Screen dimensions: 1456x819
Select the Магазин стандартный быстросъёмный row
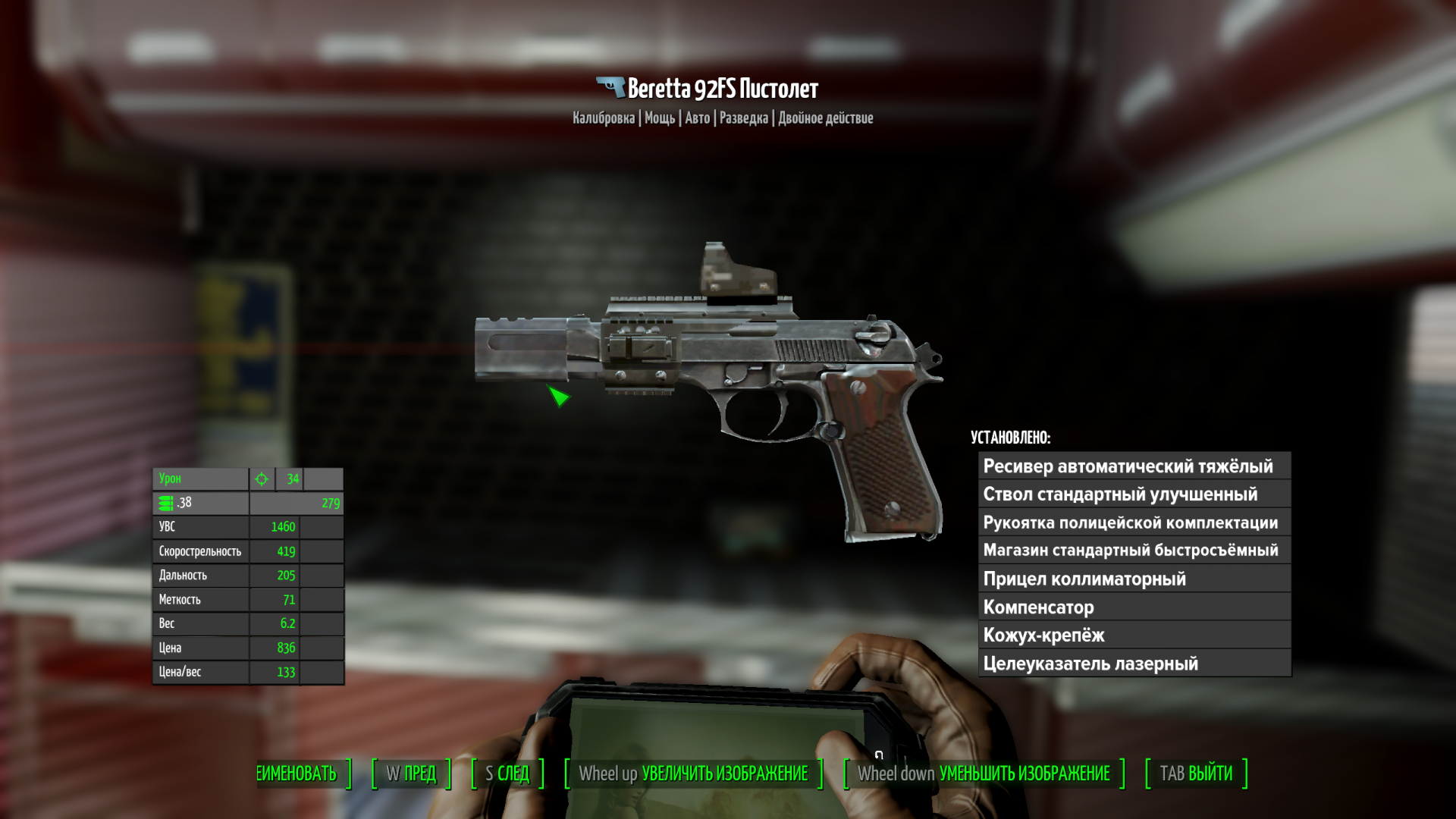pyautogui.click(x=1134, y=551)
